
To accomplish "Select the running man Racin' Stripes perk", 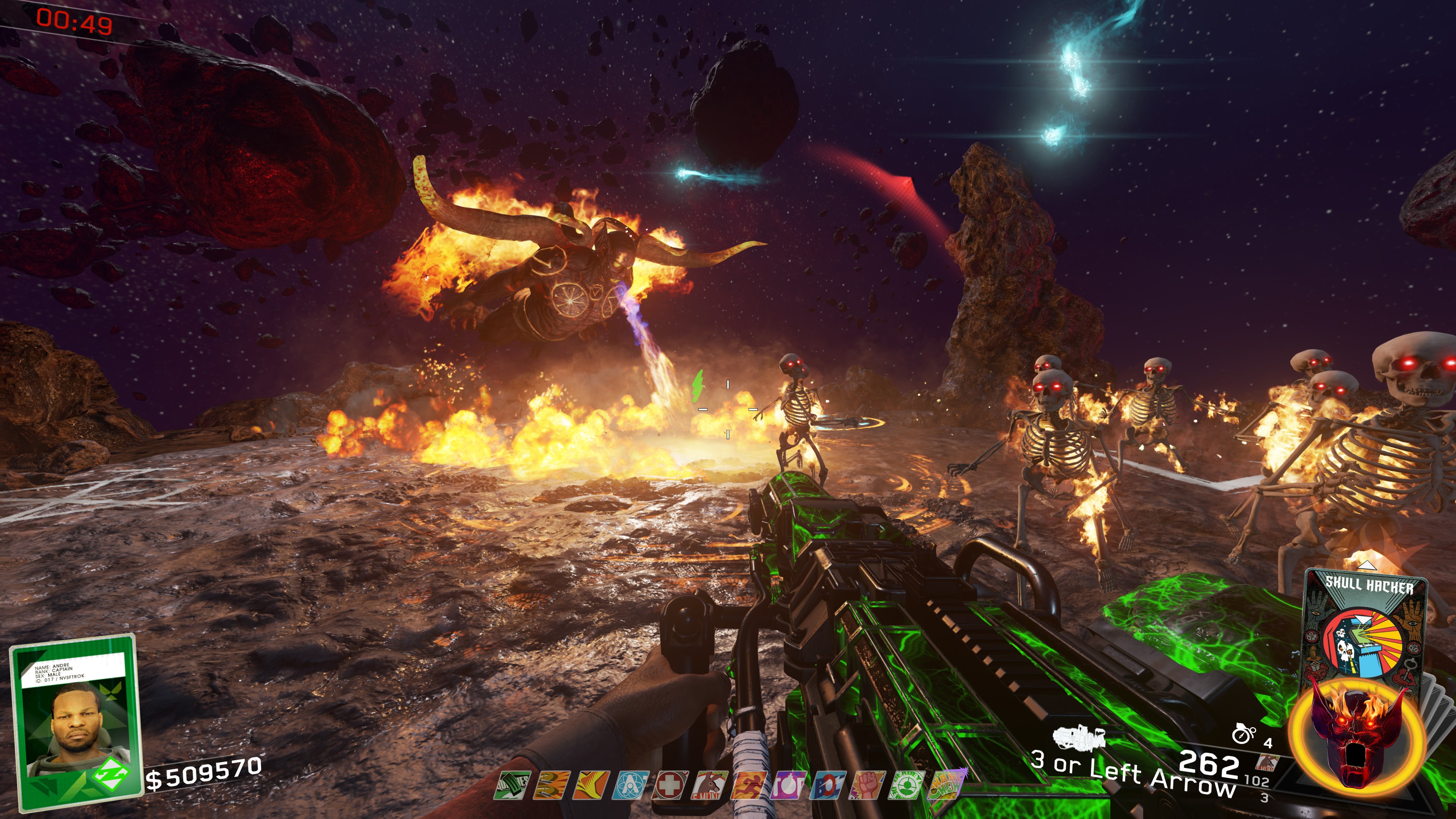I will click(750, 786).
